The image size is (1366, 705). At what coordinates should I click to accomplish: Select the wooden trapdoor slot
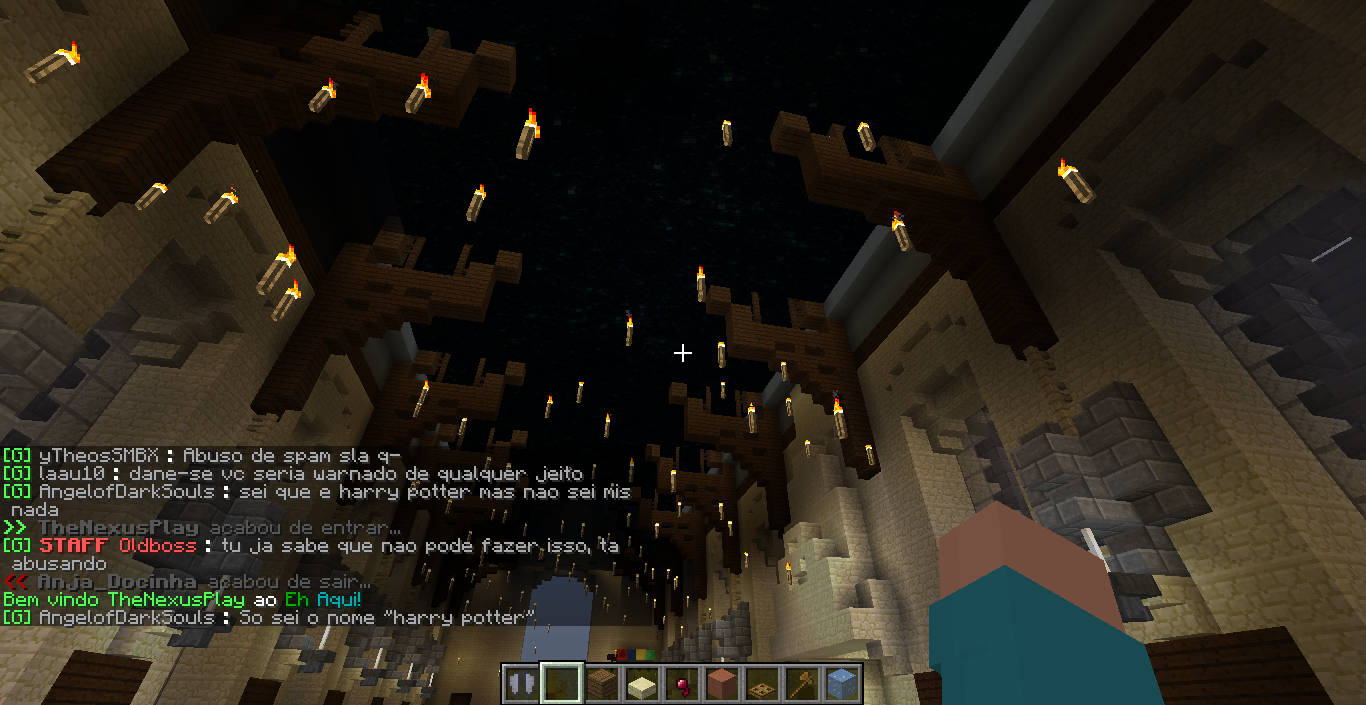[x=762, y=684]
